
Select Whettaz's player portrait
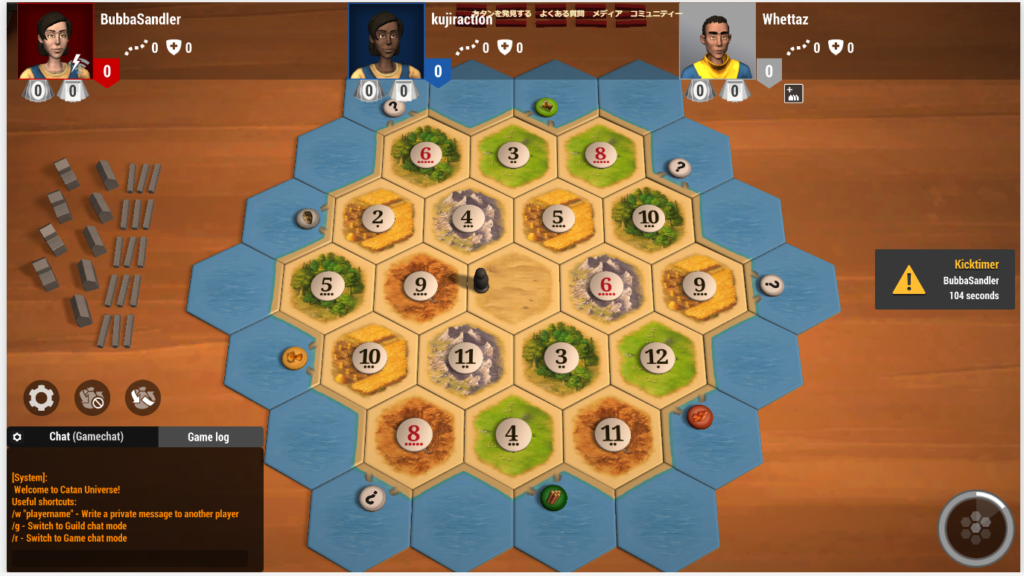[717, 40]
